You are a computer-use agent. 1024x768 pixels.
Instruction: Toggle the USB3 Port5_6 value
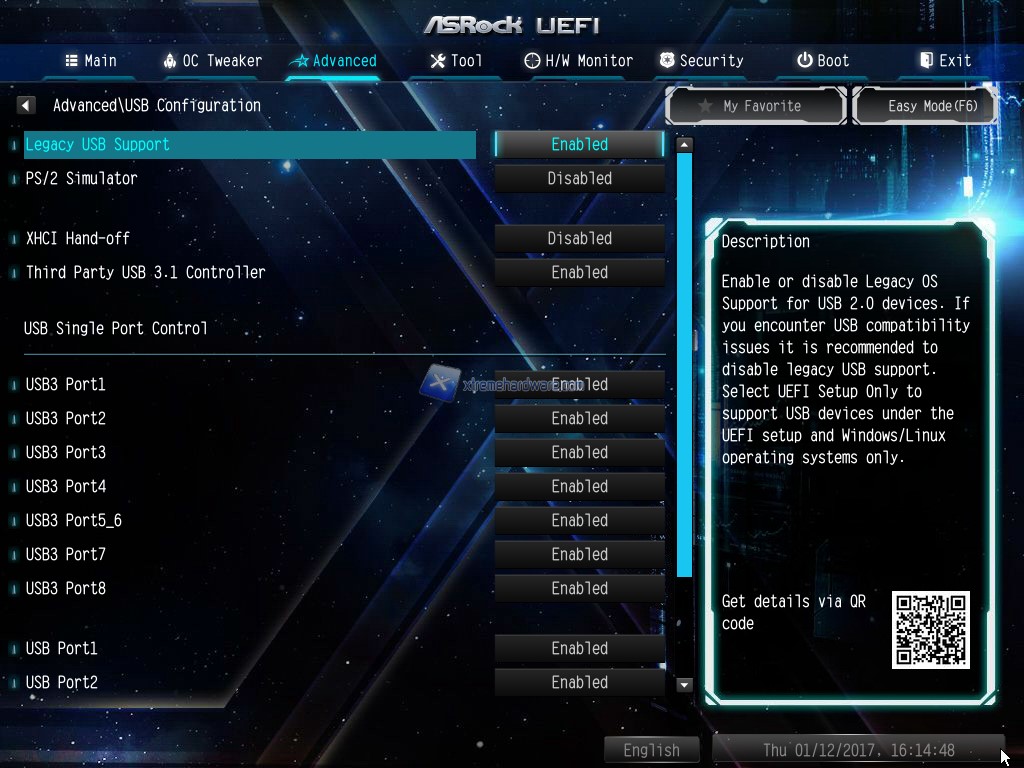579,521
